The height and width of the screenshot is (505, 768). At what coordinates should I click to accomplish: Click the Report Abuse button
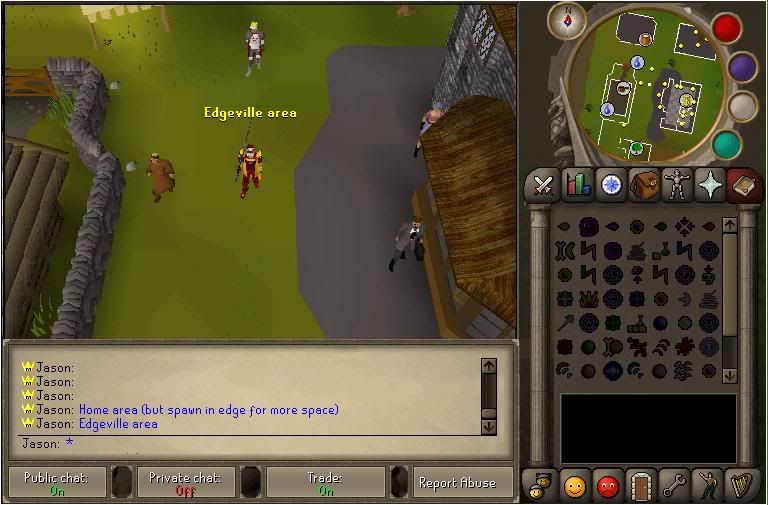coord(457,483)
